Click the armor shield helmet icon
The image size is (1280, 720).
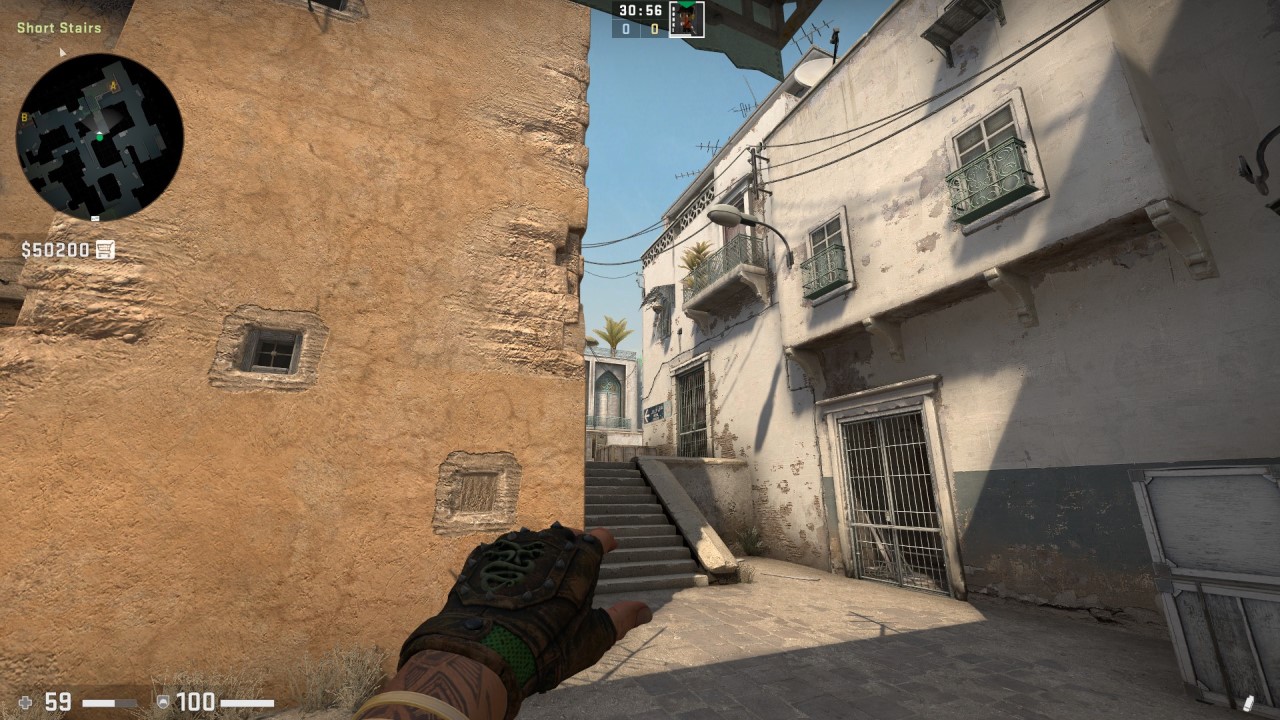[163, 701]
